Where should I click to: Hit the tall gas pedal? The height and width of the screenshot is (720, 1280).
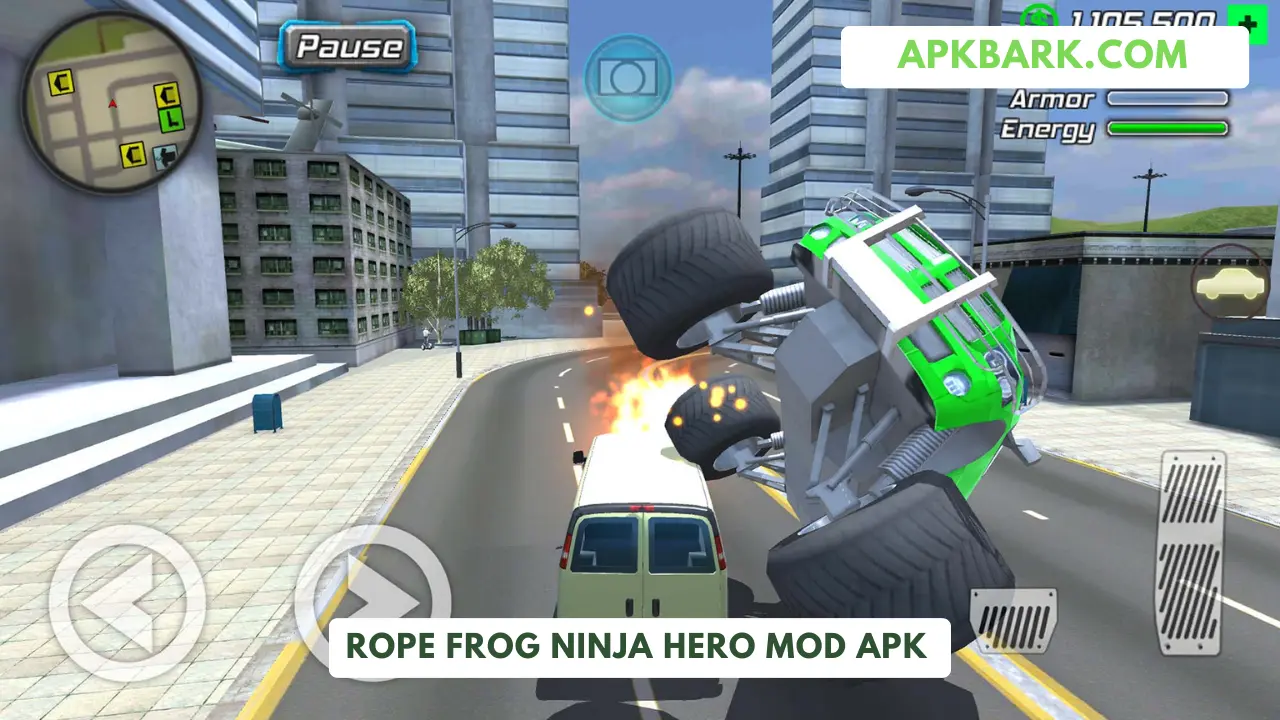click(1190, 538)
